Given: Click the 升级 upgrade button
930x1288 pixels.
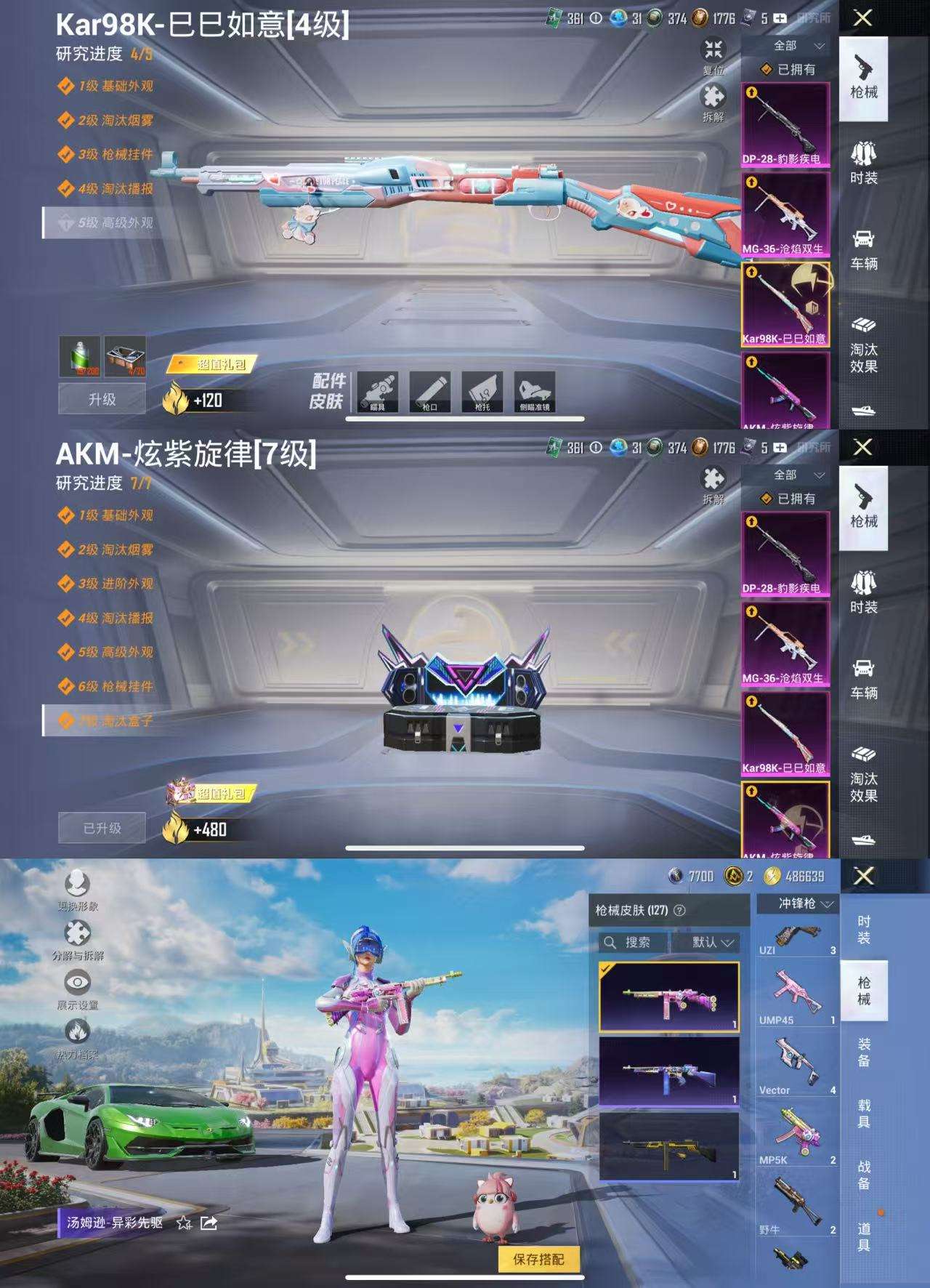Looking at the screenshot, I should [102, 400].
